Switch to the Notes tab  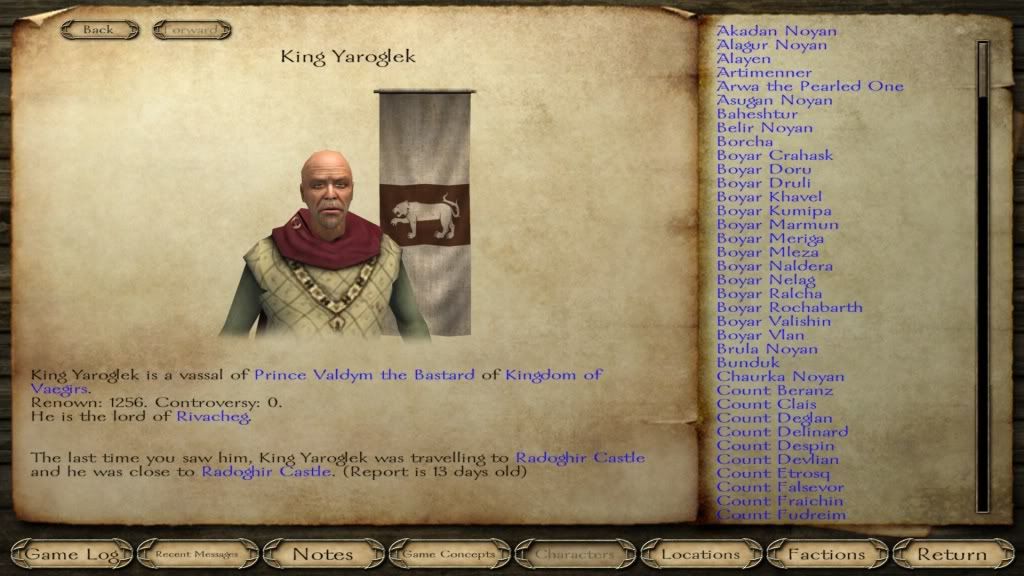pos(322,553)
